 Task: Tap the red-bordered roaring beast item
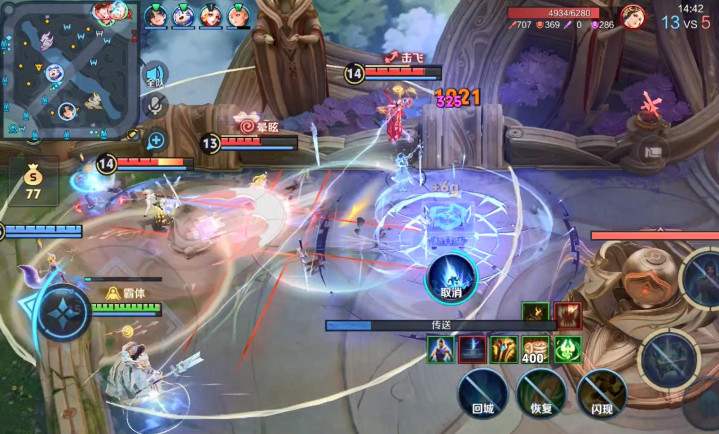pos(568,315)
